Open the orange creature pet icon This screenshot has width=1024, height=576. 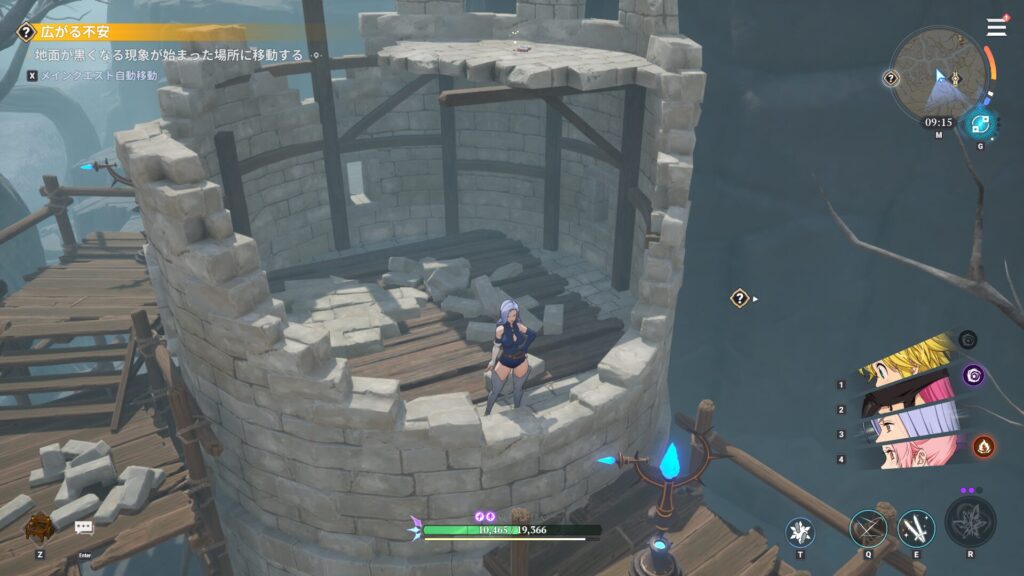(x=40, y=526)
